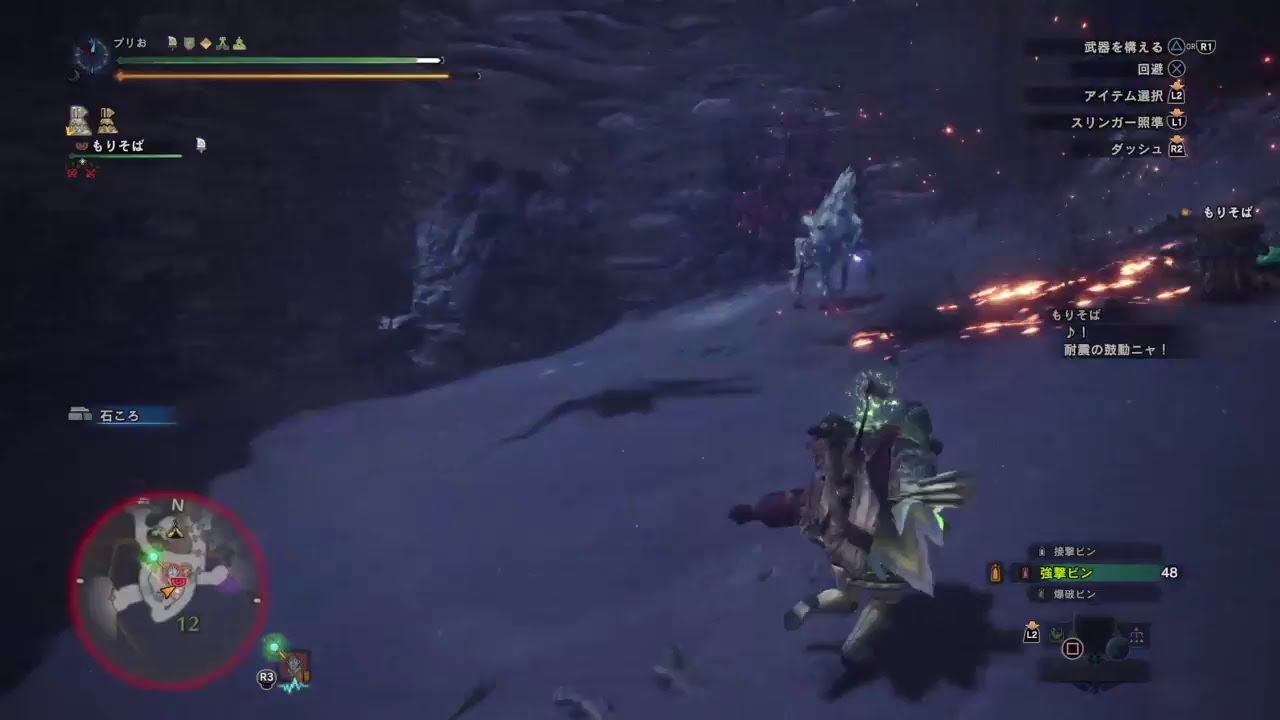This screenshot has height=720, width=1280.
Task: Select the Palico gadget icon next to もりそば
Action: (200, 146)
